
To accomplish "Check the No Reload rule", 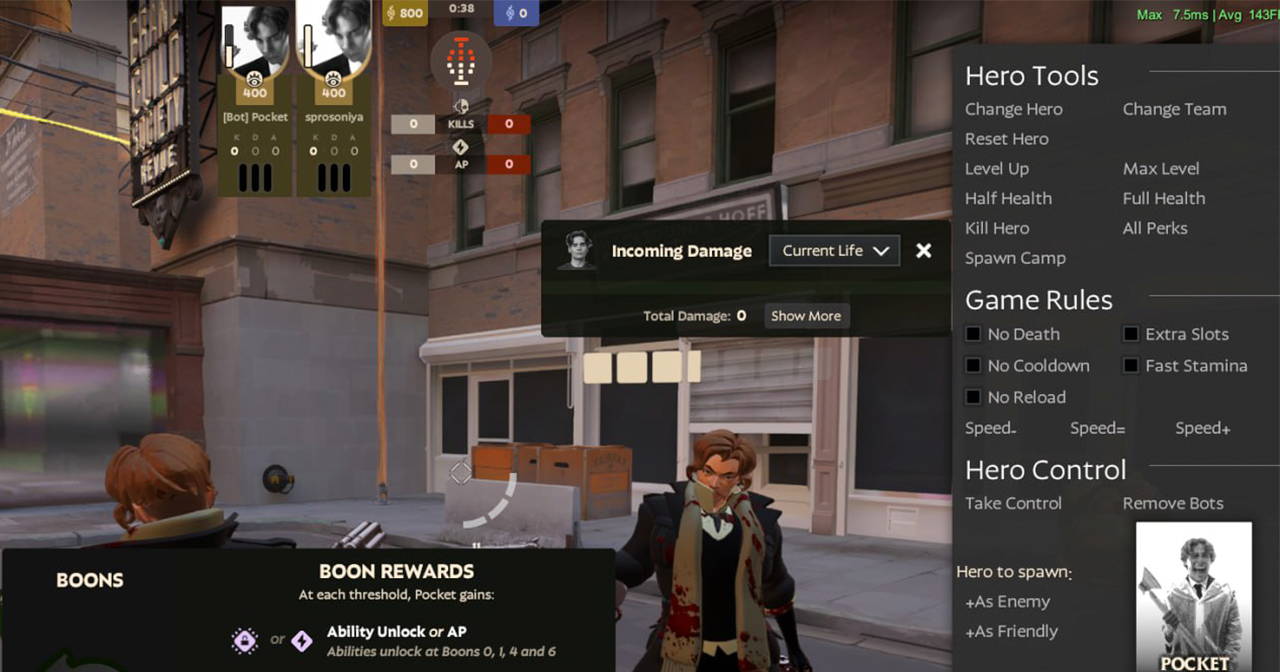I will click(973, 397).
